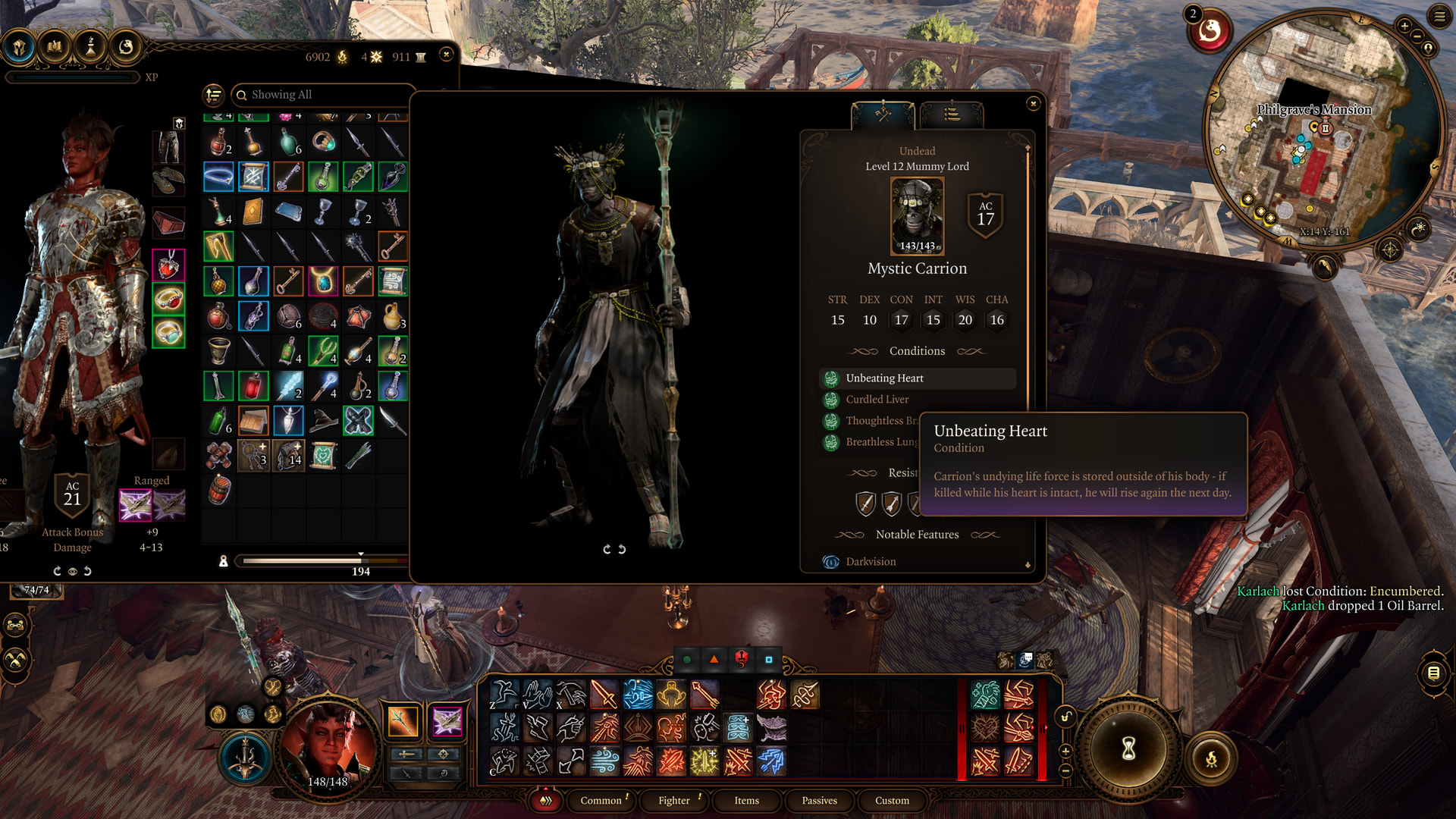Image resolution: width=1456 pixels, height=819 pixels.
Task: Switch to the Common hotbar tab
Action: pos(601,801)
